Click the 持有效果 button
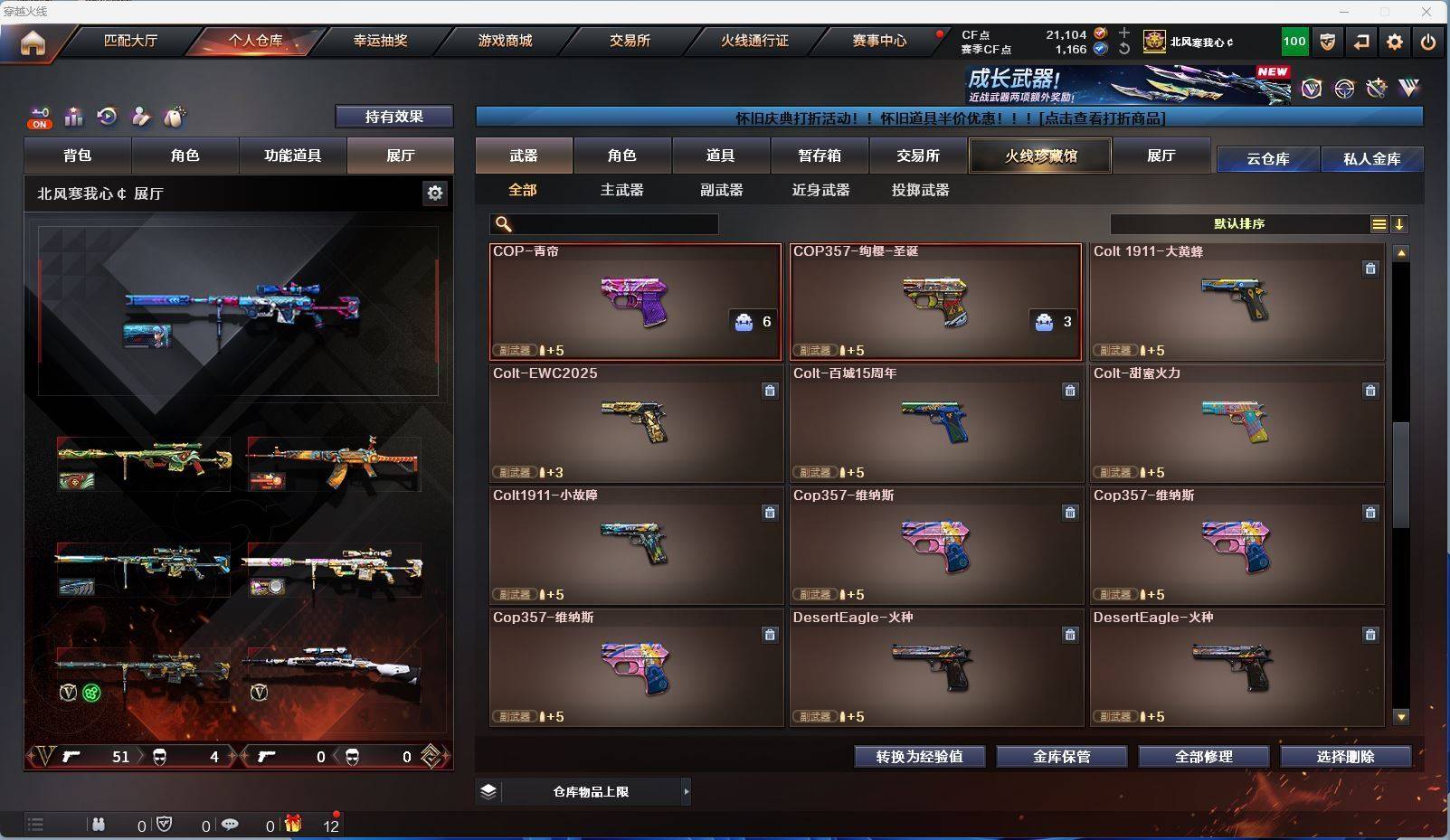The image size is (1450, 840). 393,117
